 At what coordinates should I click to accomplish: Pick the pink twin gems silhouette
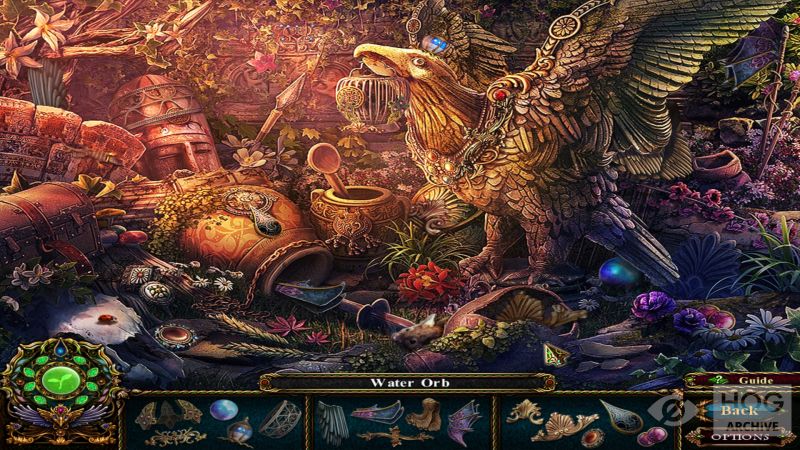(651, 435)
